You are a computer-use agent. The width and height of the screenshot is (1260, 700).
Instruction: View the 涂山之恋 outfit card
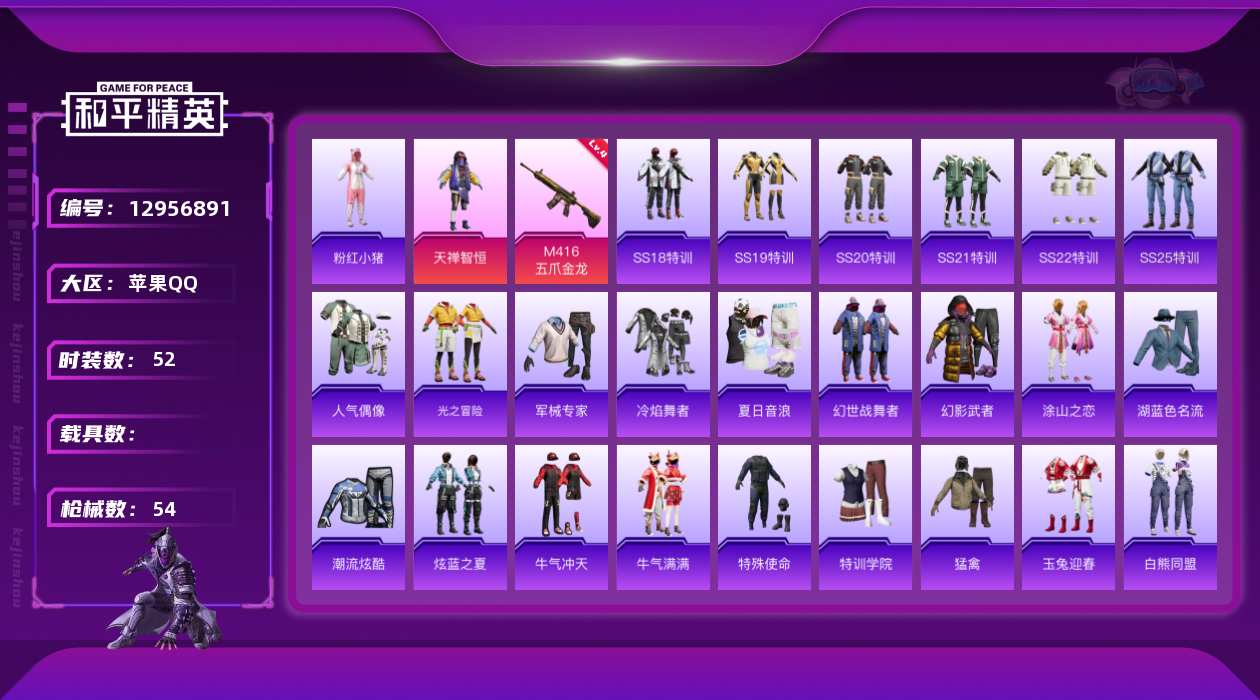(1068, 364)
